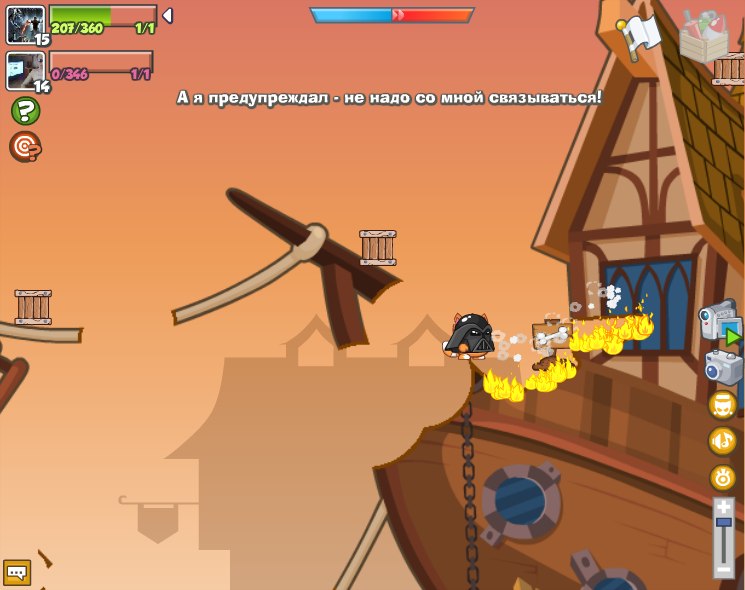This screenshot has height=590, width=745.
Task: Open the weapon toolbox crate
Action: pos(703,36)
